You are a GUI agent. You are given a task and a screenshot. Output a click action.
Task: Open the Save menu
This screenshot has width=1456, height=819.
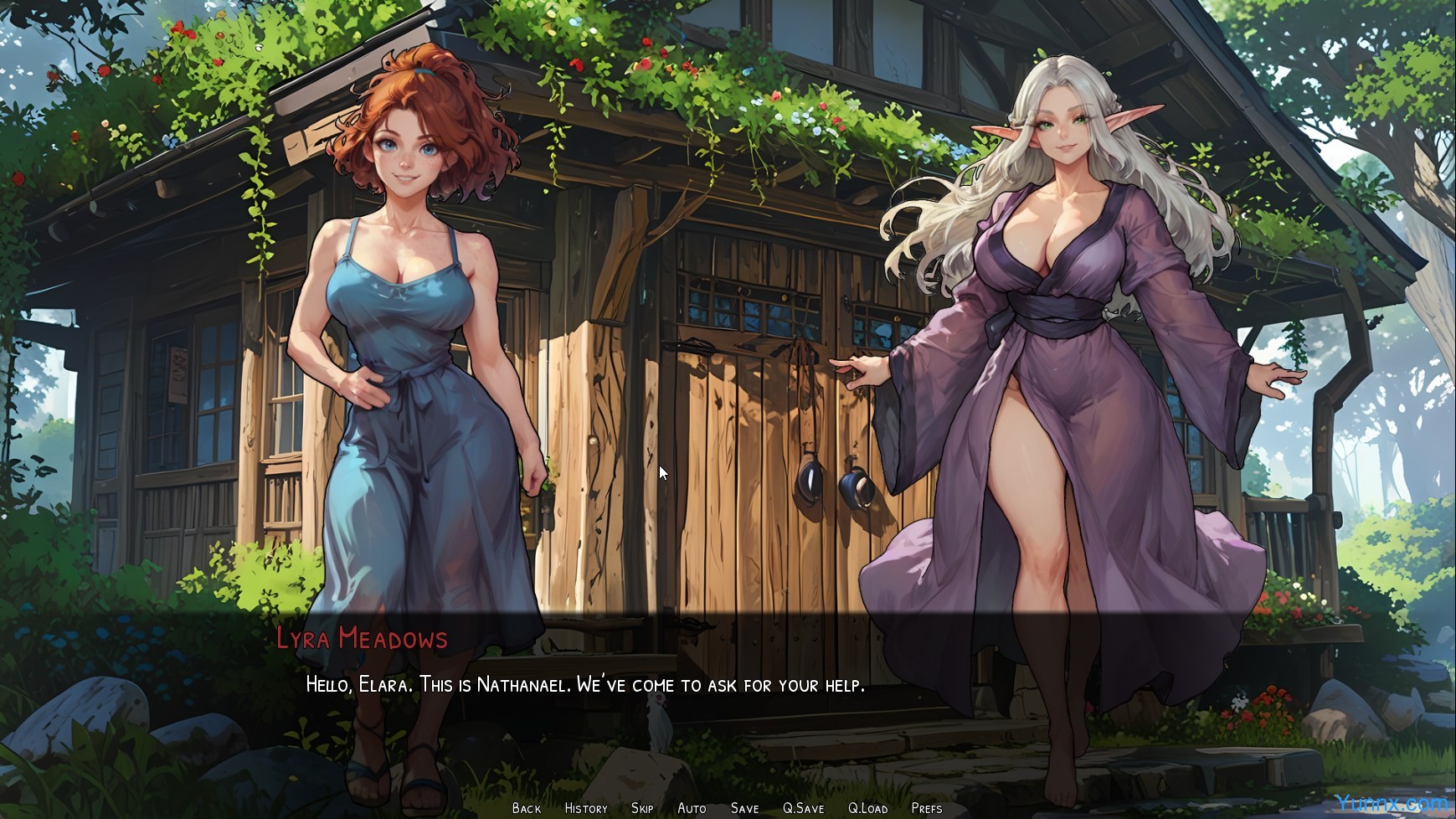pyautogui.click(x=744, y=808)
